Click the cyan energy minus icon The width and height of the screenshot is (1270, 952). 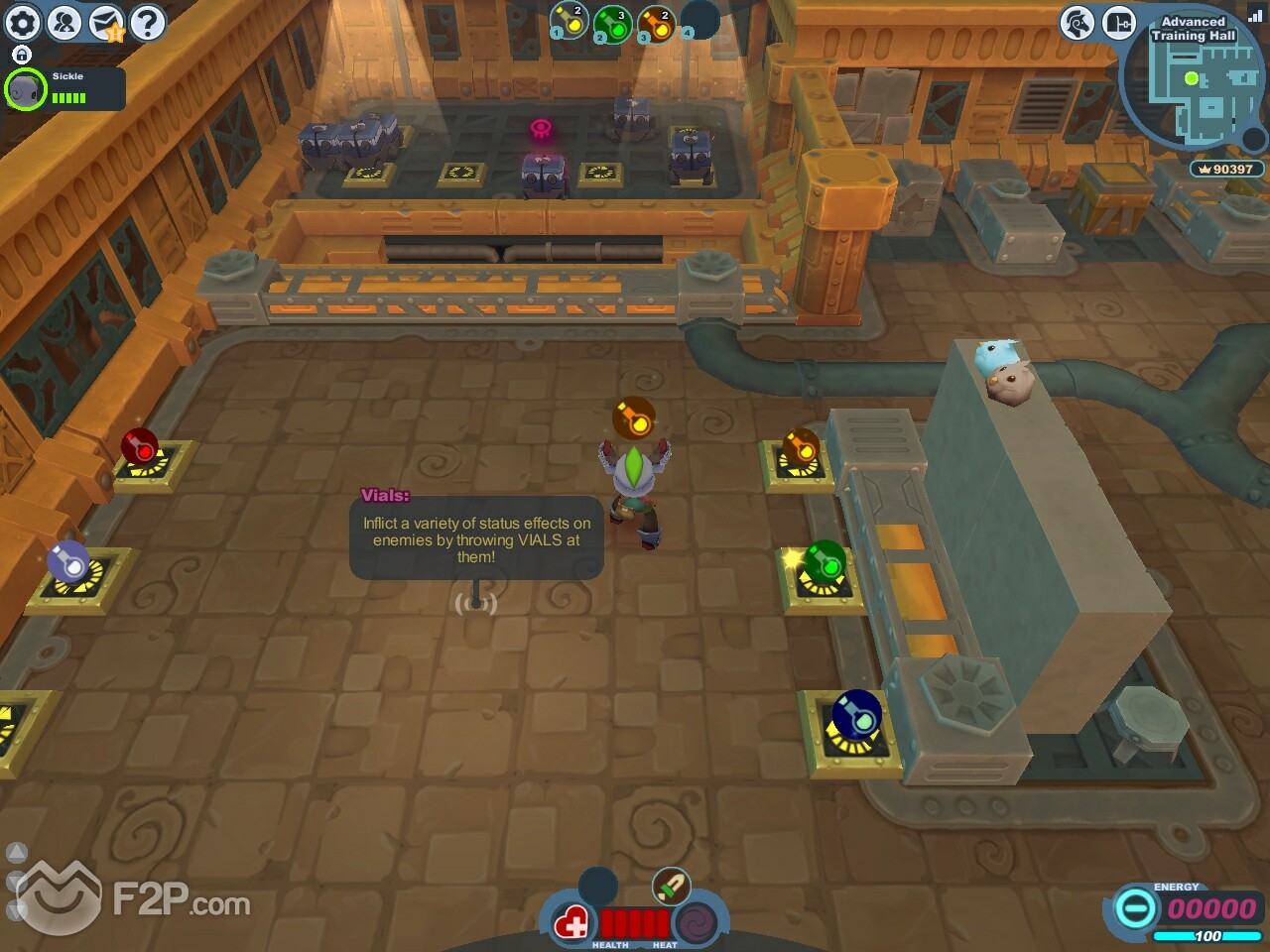coord(1135,907)
